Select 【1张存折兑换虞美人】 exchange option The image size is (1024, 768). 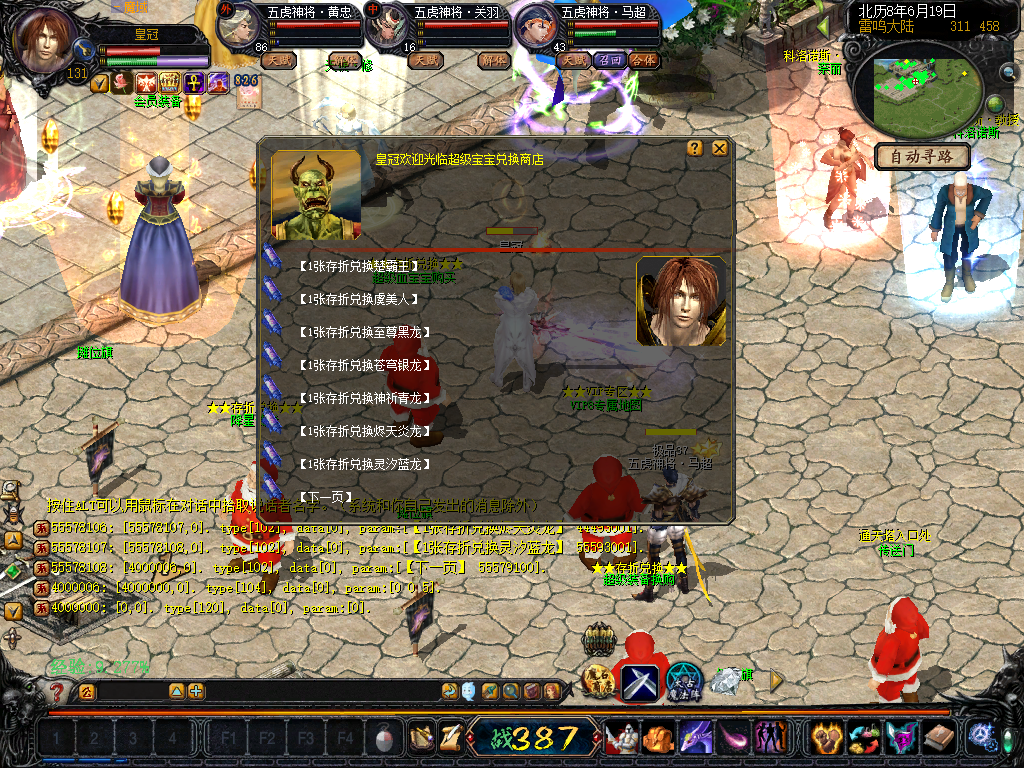(356, 298)
